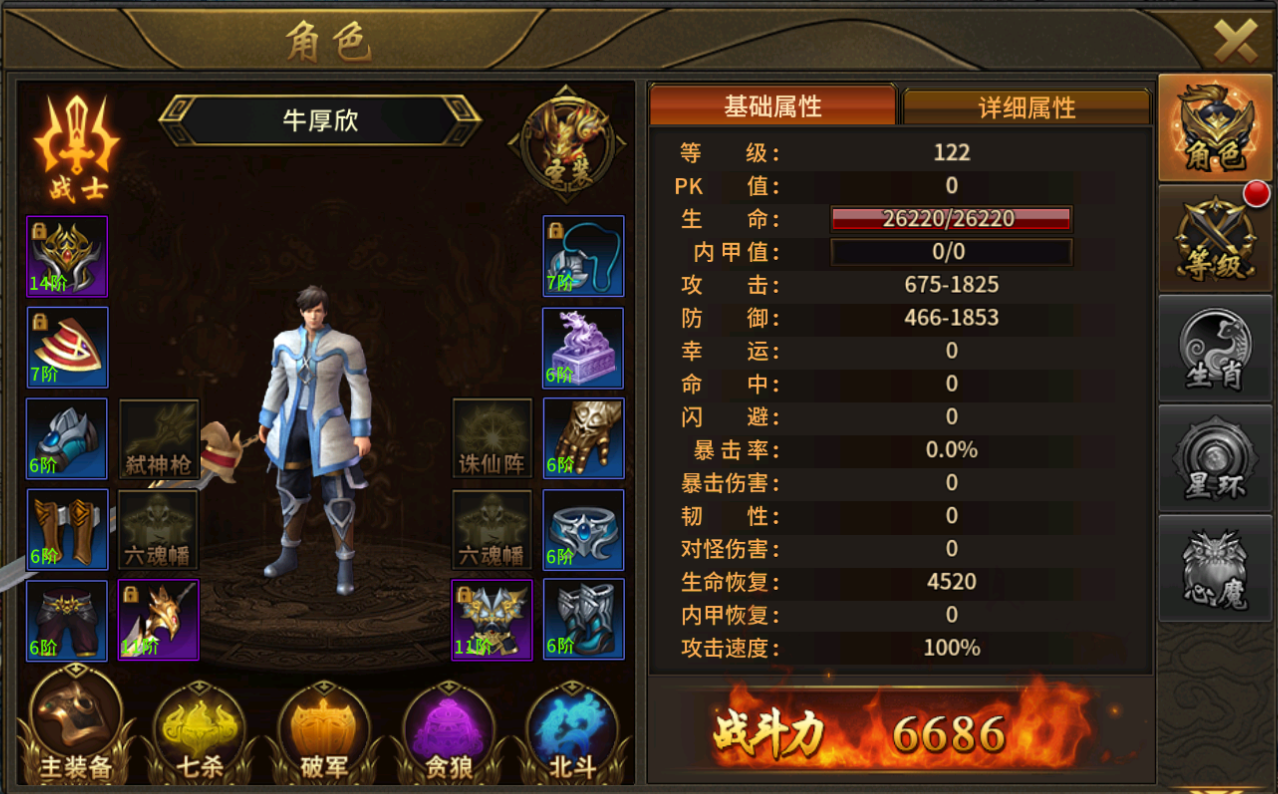Open the 等级 side tab
The height and width of the screenshot is (794, 1278).
tap(1214, 240)
